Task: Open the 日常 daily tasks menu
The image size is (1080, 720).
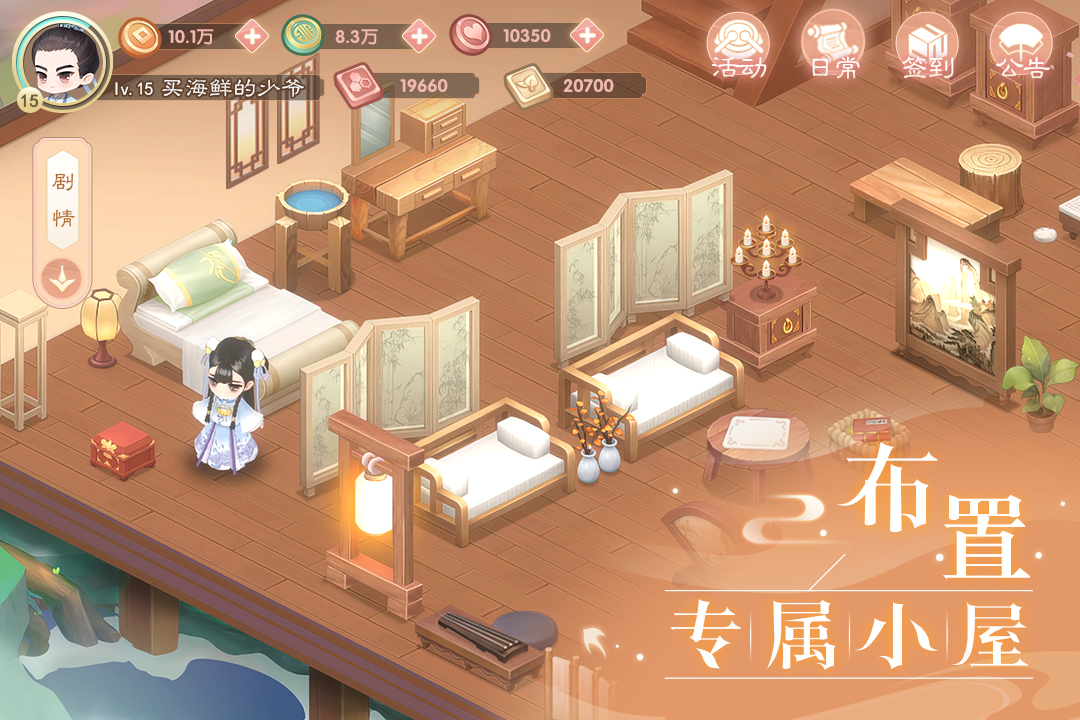Action: pyautogui.click(x=832, y=46)
